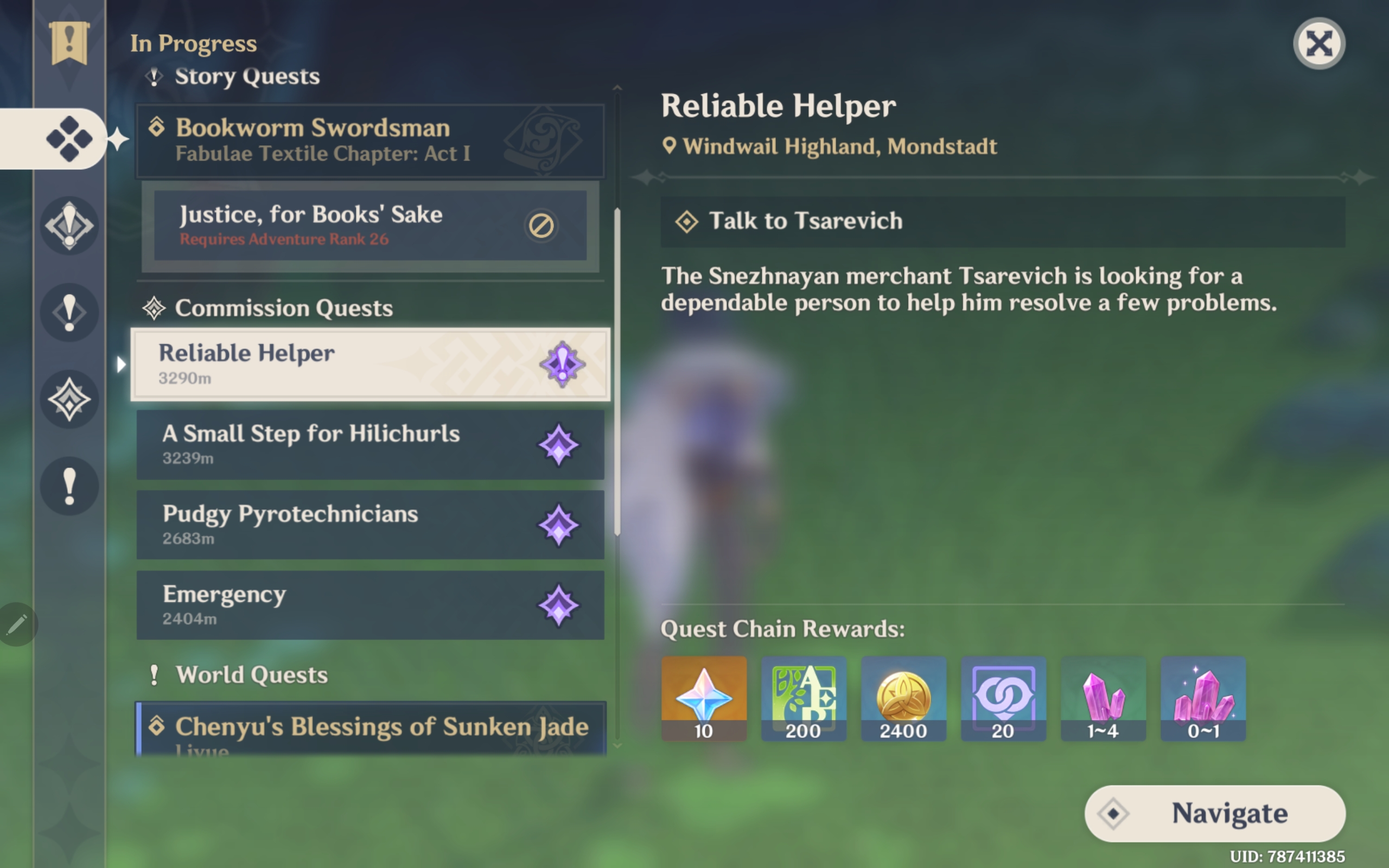Image resolution: width=1389 pixels, height=868 pixels.
Task: Click the quest banner icon at top
Action: coord(69,43)
